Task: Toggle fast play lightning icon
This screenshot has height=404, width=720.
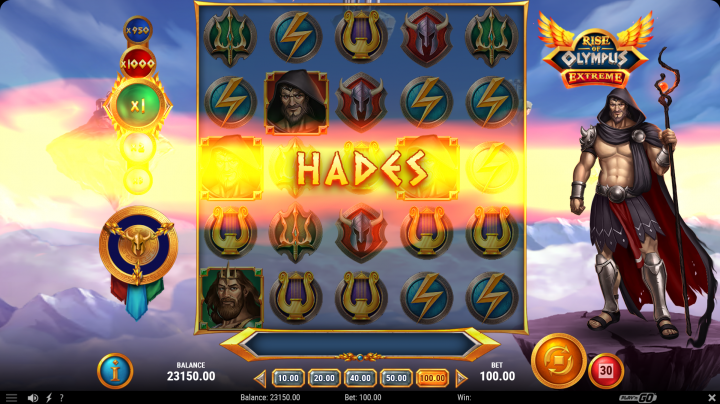Action: pos(49,398)
